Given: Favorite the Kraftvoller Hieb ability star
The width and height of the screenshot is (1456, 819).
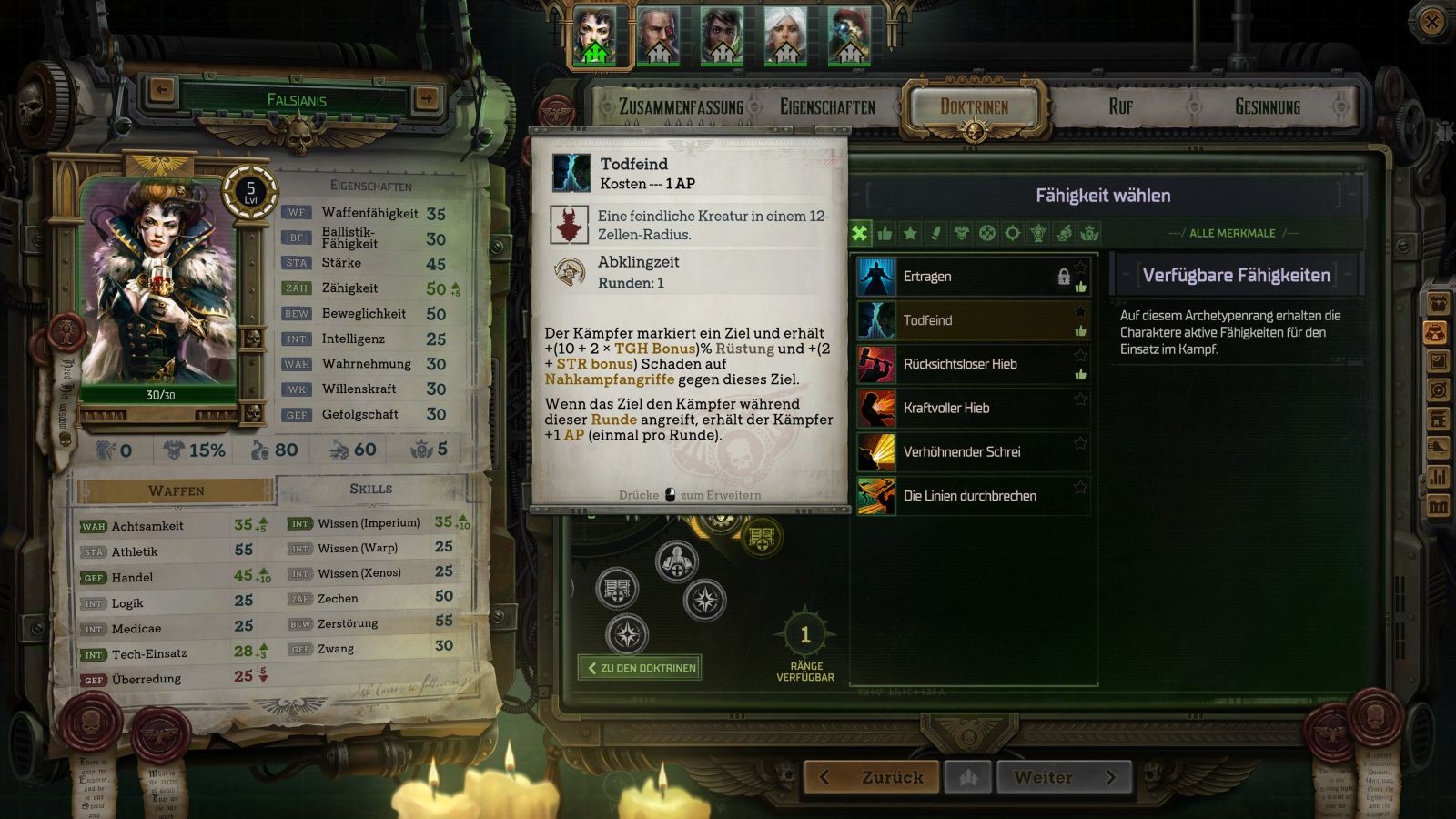Looking at the screenshot, I should 1080,399.
